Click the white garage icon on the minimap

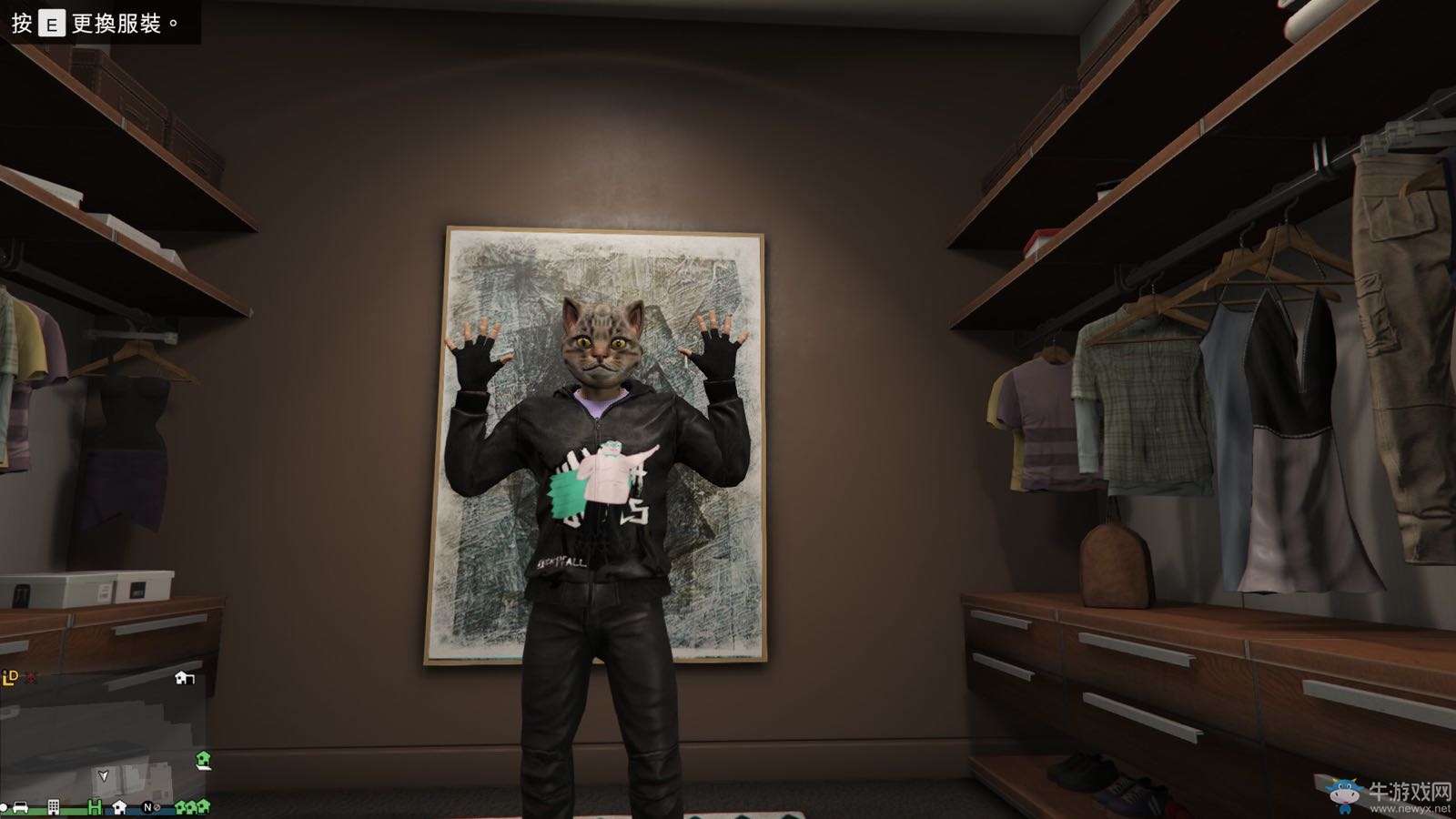[184, 678]
